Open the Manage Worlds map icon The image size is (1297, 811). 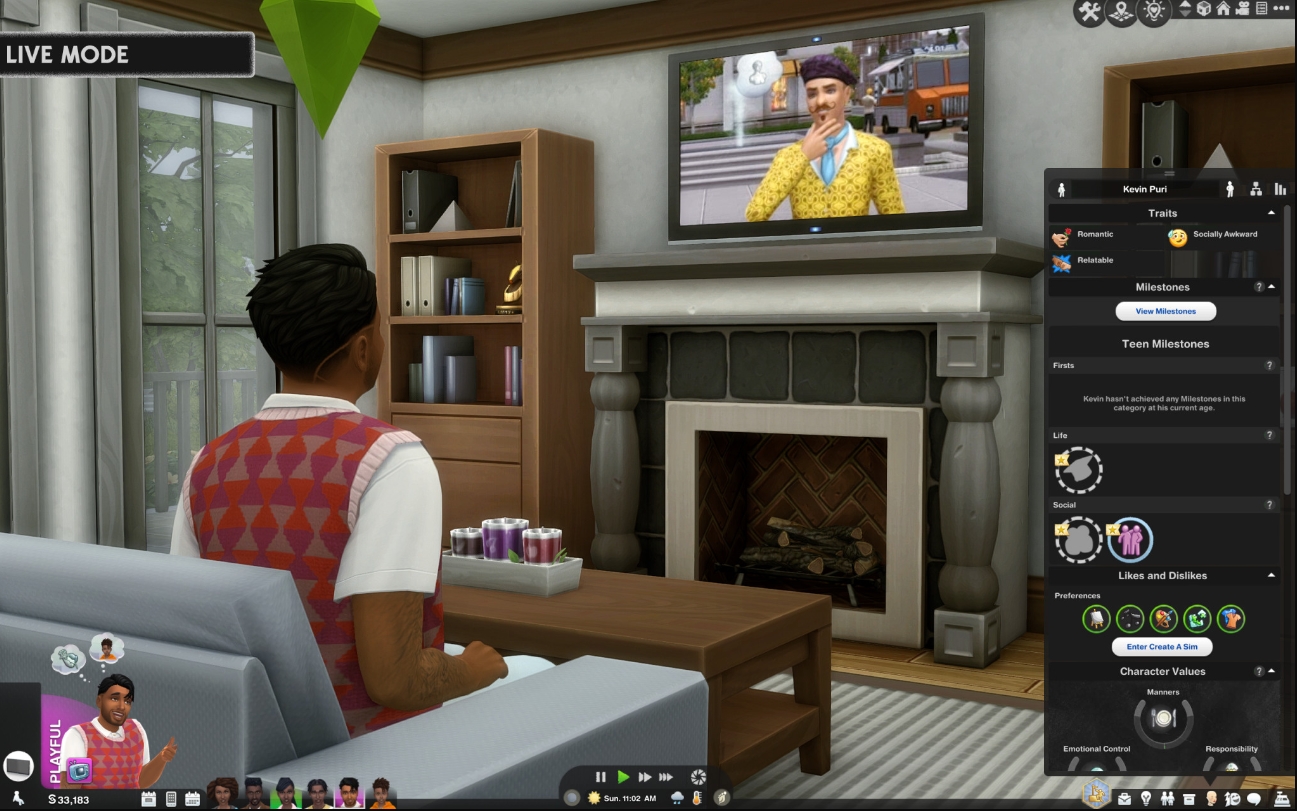coord(1121,13)
